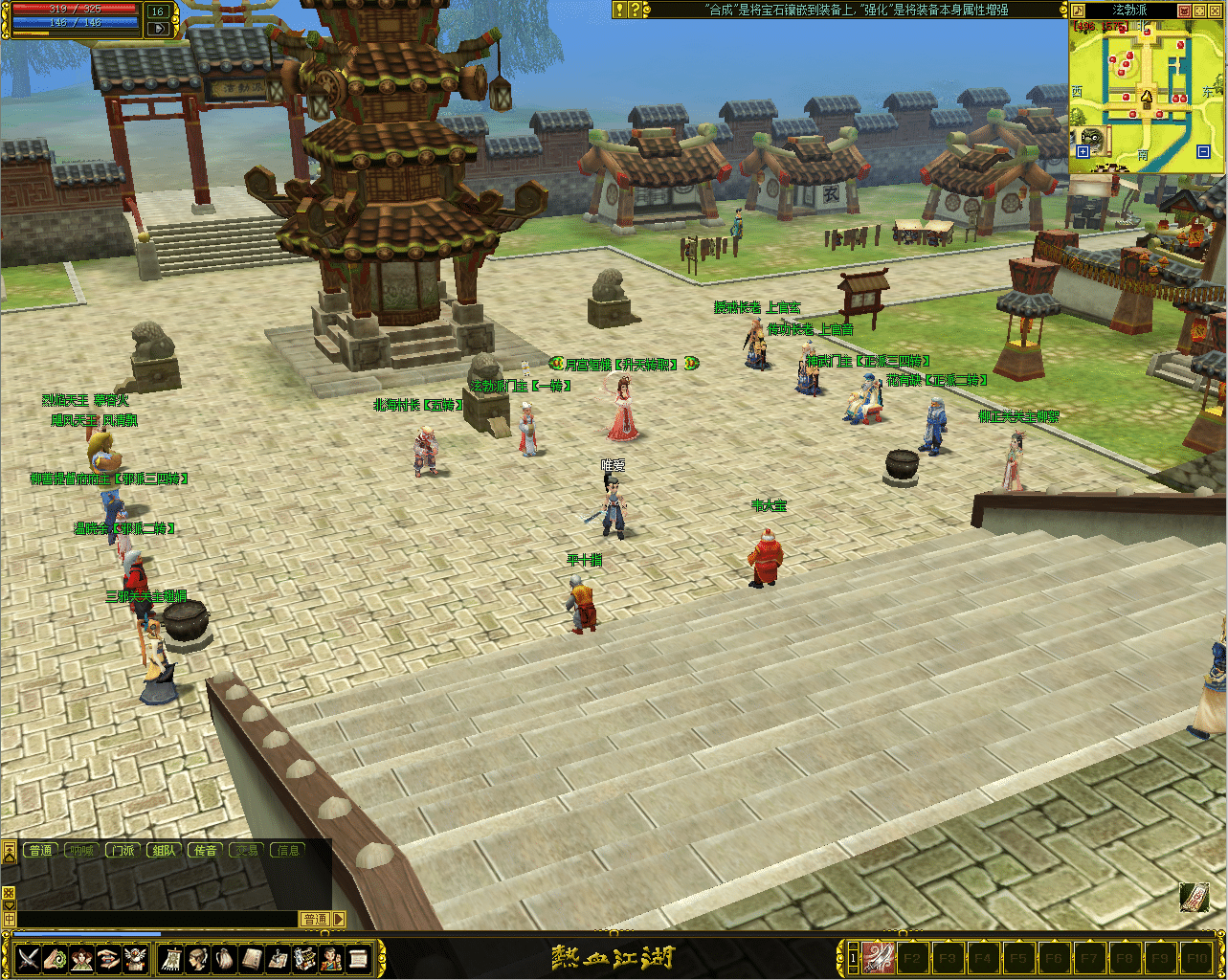The image size is (1228, 980).
Task: Select the 組队 team chat tab
Action: pos(164,850)
